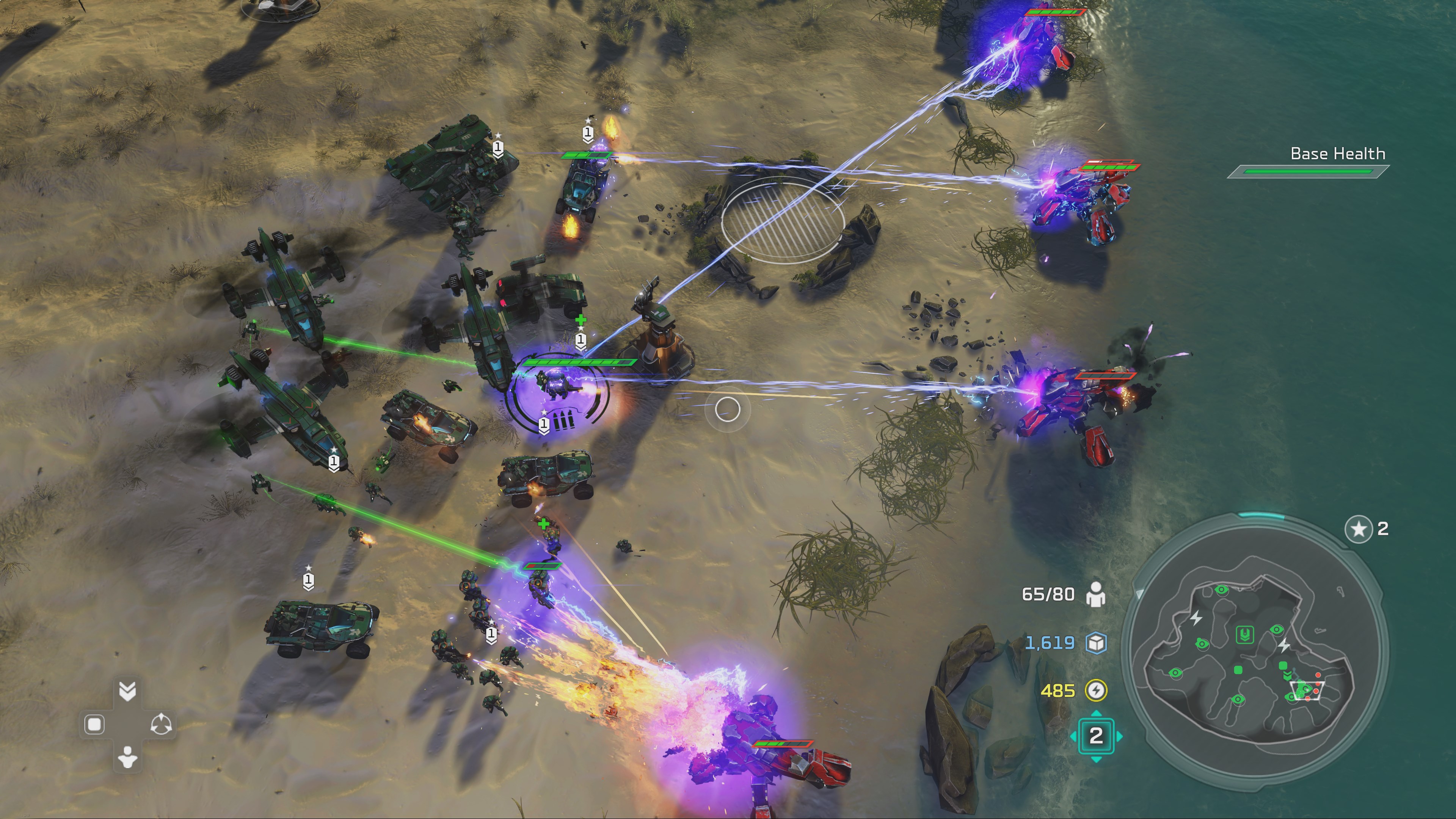Click the population icon beside 65/80
Viewport: 1456px width, 819px height.
(x=1097, y=594)
